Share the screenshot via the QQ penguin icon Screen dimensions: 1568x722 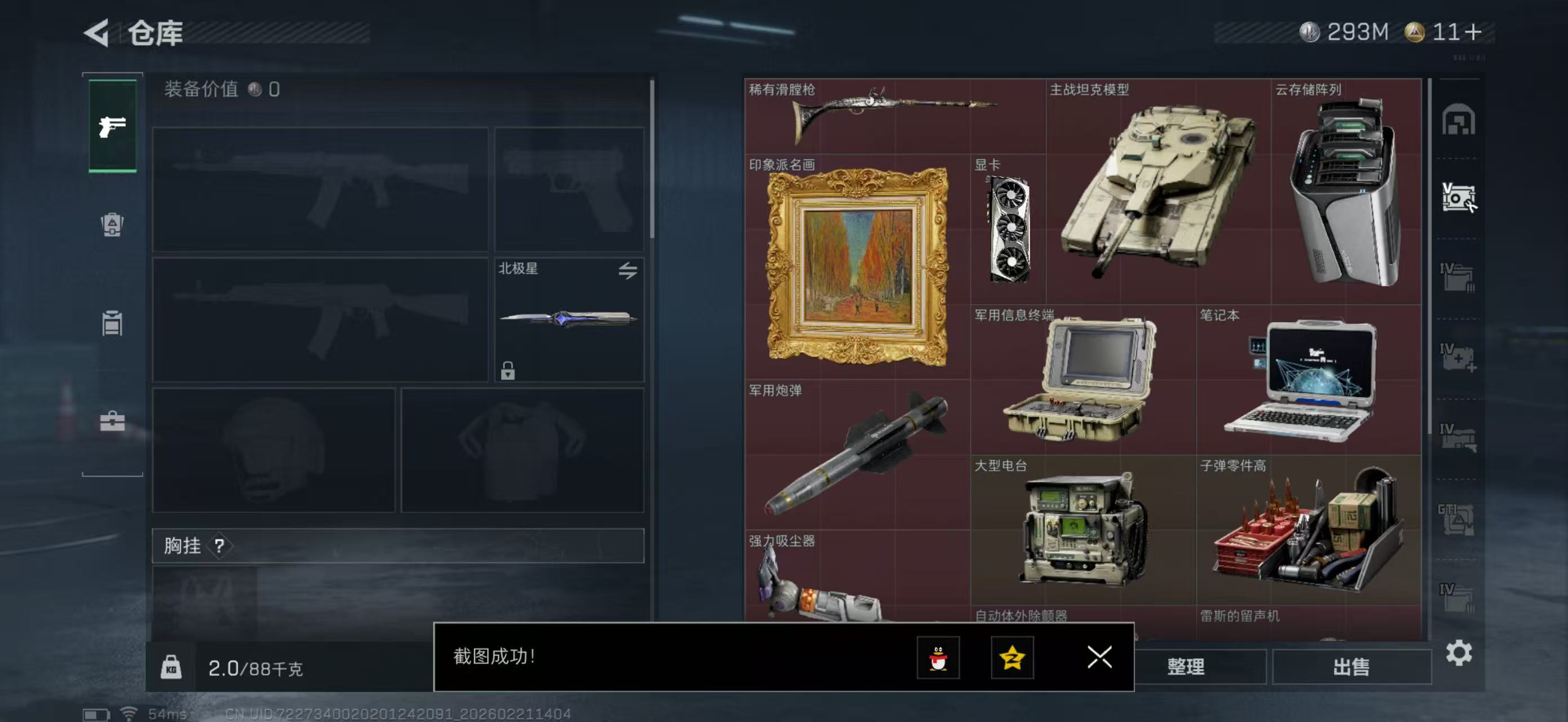click(x=940, y=659)
